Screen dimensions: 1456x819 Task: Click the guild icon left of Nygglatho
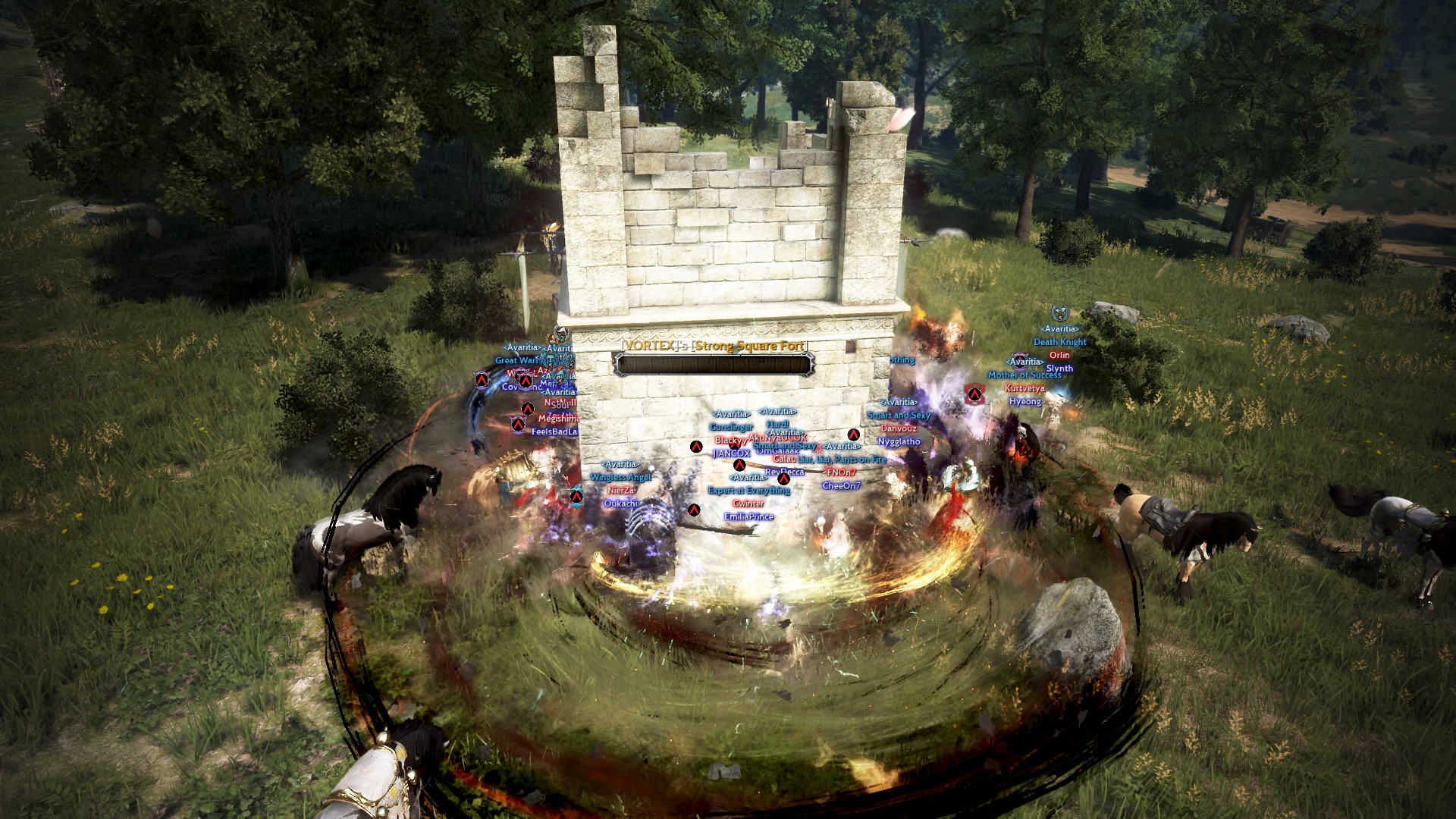[x=853, y=435]
